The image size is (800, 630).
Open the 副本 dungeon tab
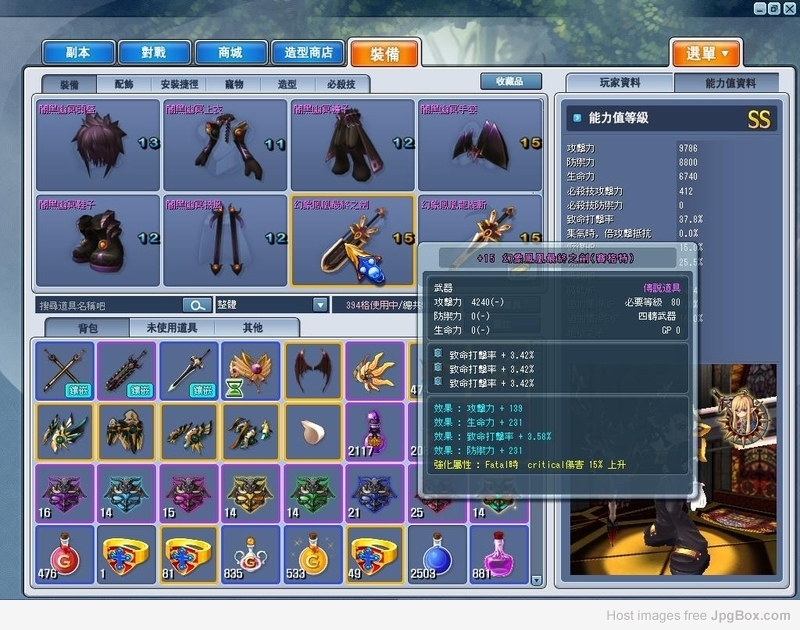(x=78, y=52)
